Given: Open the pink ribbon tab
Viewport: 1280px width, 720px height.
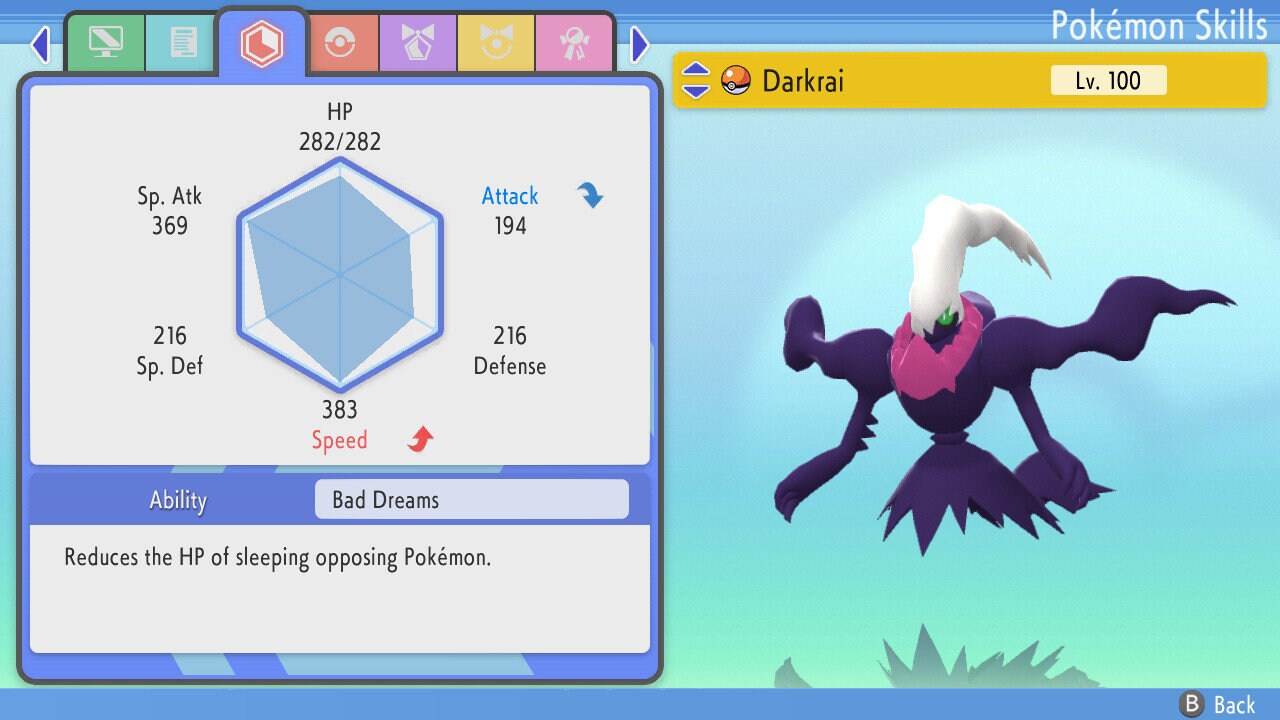Looking at the screenshot, I should coord(574,43).
